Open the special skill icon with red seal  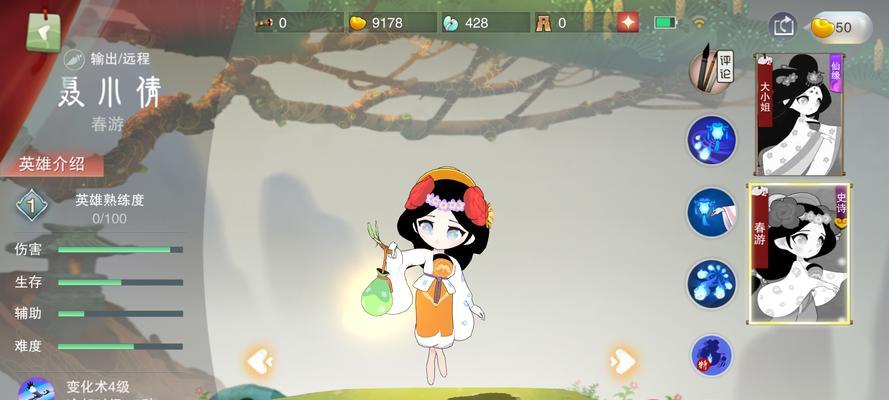click(712, 355)
